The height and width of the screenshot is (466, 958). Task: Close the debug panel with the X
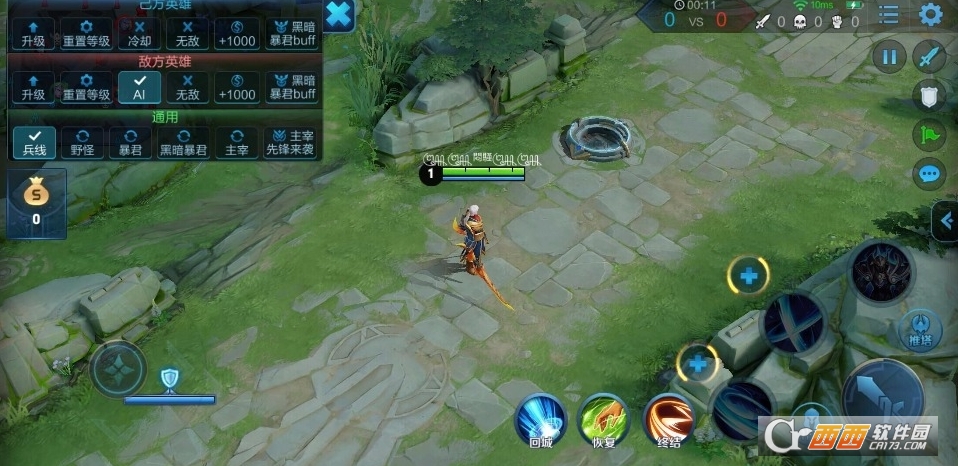coord(339,15)
